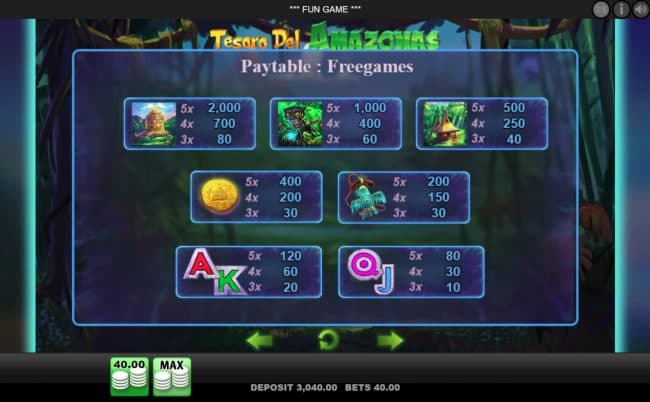Viewport: 650px width, 402px height.
Task: Show the next paytable page
Action: (x=390, y=340)
